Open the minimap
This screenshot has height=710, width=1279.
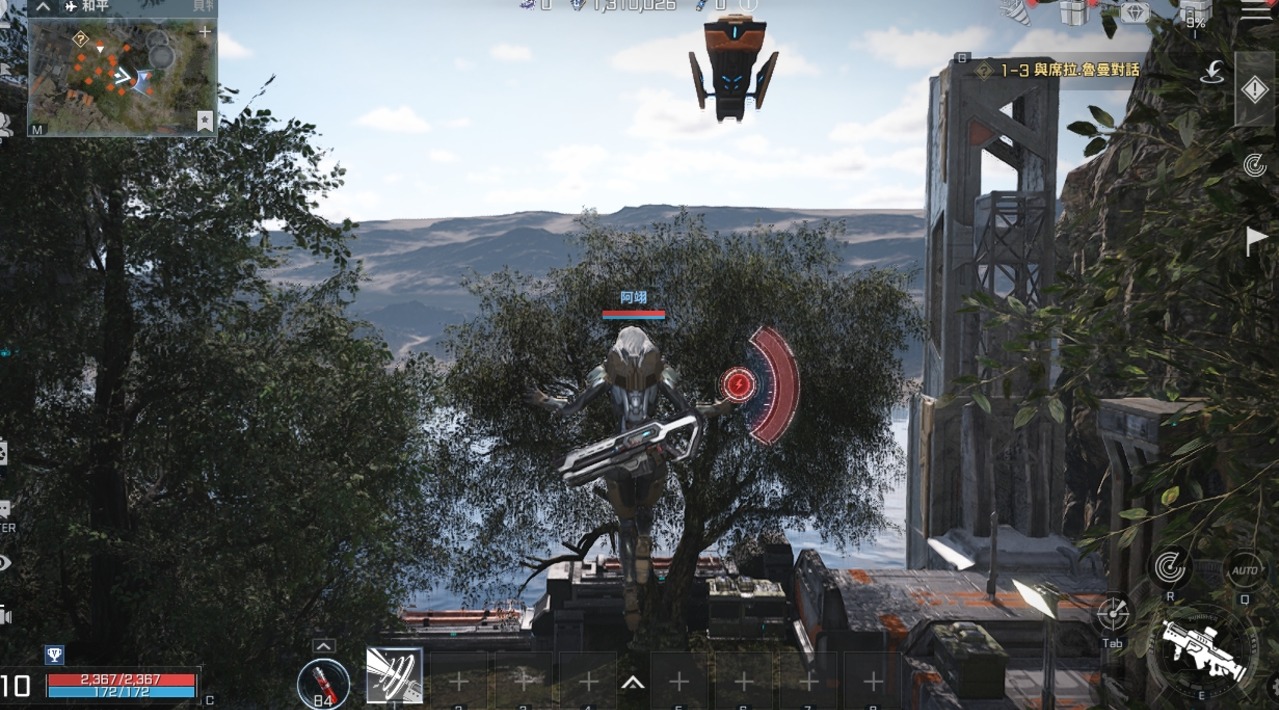pyautogui.click(x=122, y=75)
